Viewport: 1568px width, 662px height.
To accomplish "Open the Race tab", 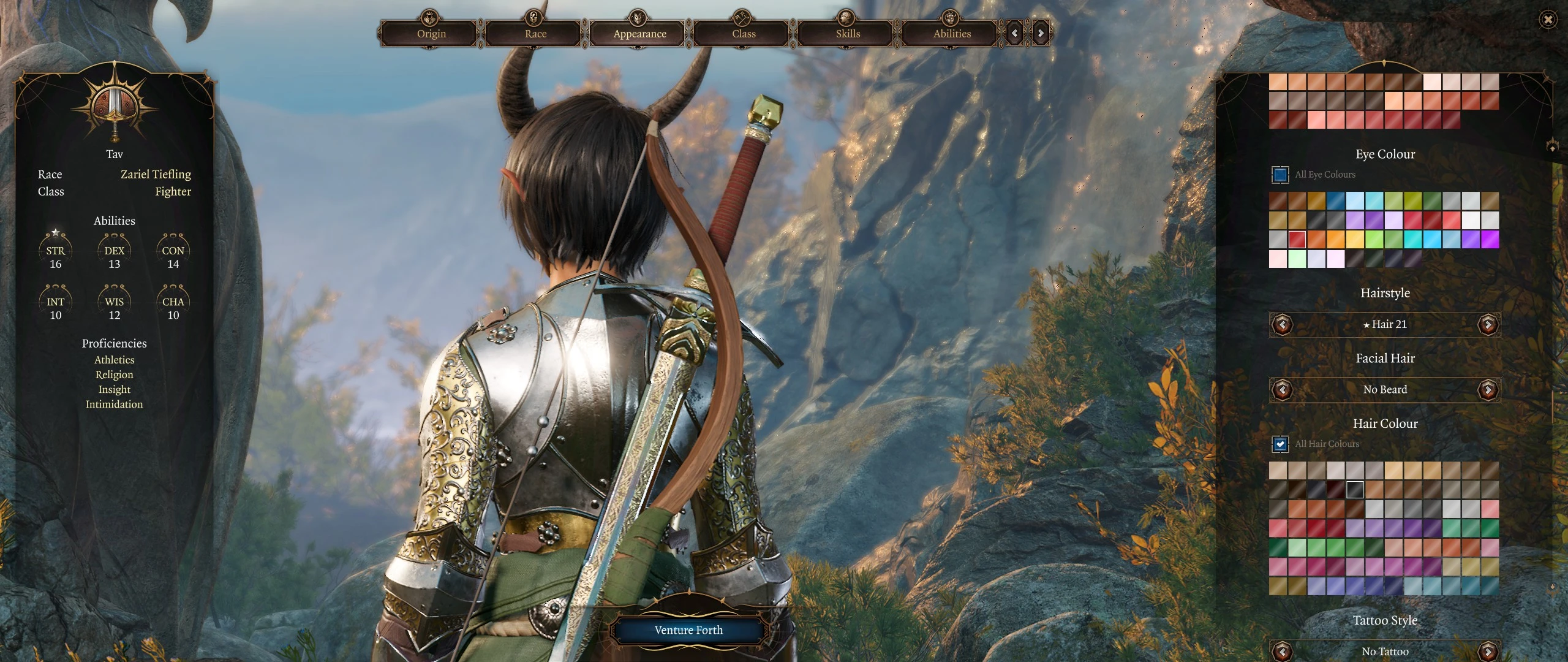I will [535, 34].
